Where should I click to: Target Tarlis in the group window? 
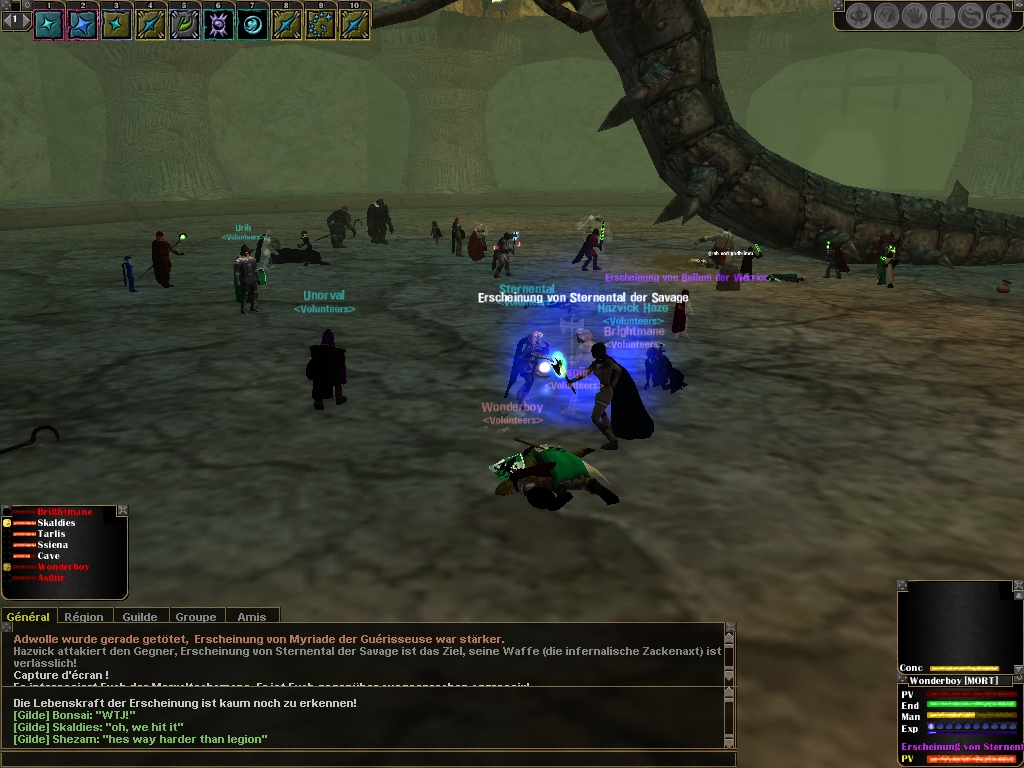(x=51, y=534)
